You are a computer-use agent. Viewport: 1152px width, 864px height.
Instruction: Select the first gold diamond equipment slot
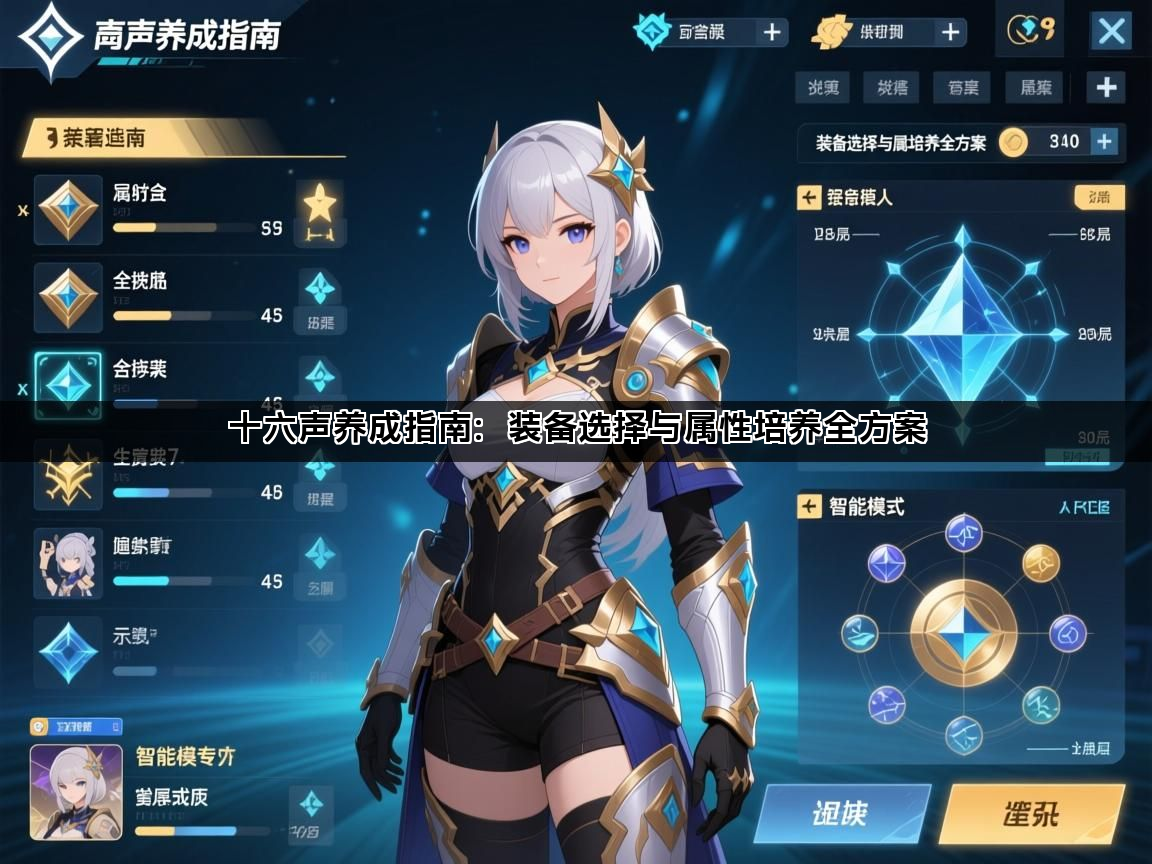[x=68, y=210]
